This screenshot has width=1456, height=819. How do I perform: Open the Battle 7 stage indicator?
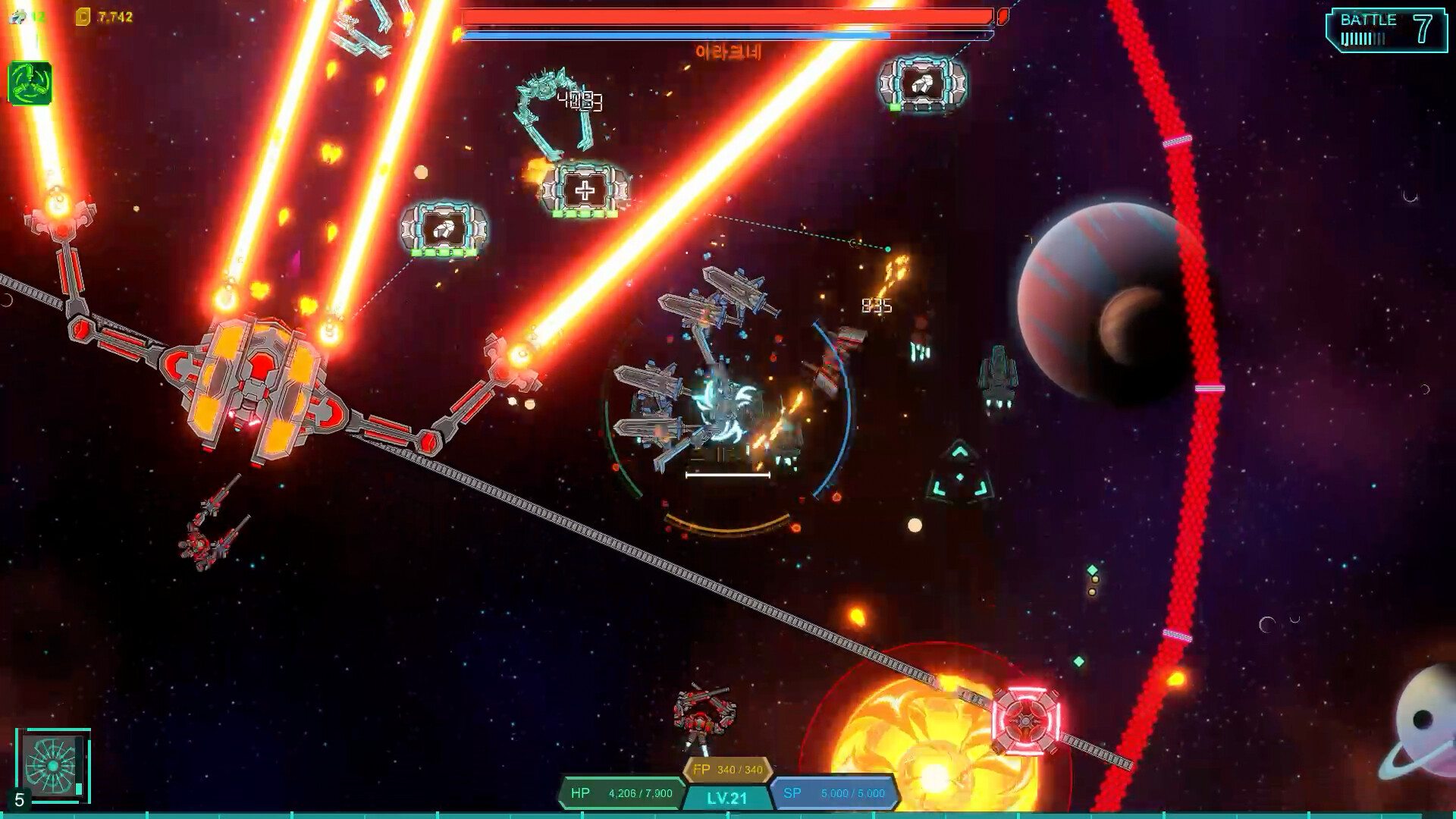(1385, 30)
